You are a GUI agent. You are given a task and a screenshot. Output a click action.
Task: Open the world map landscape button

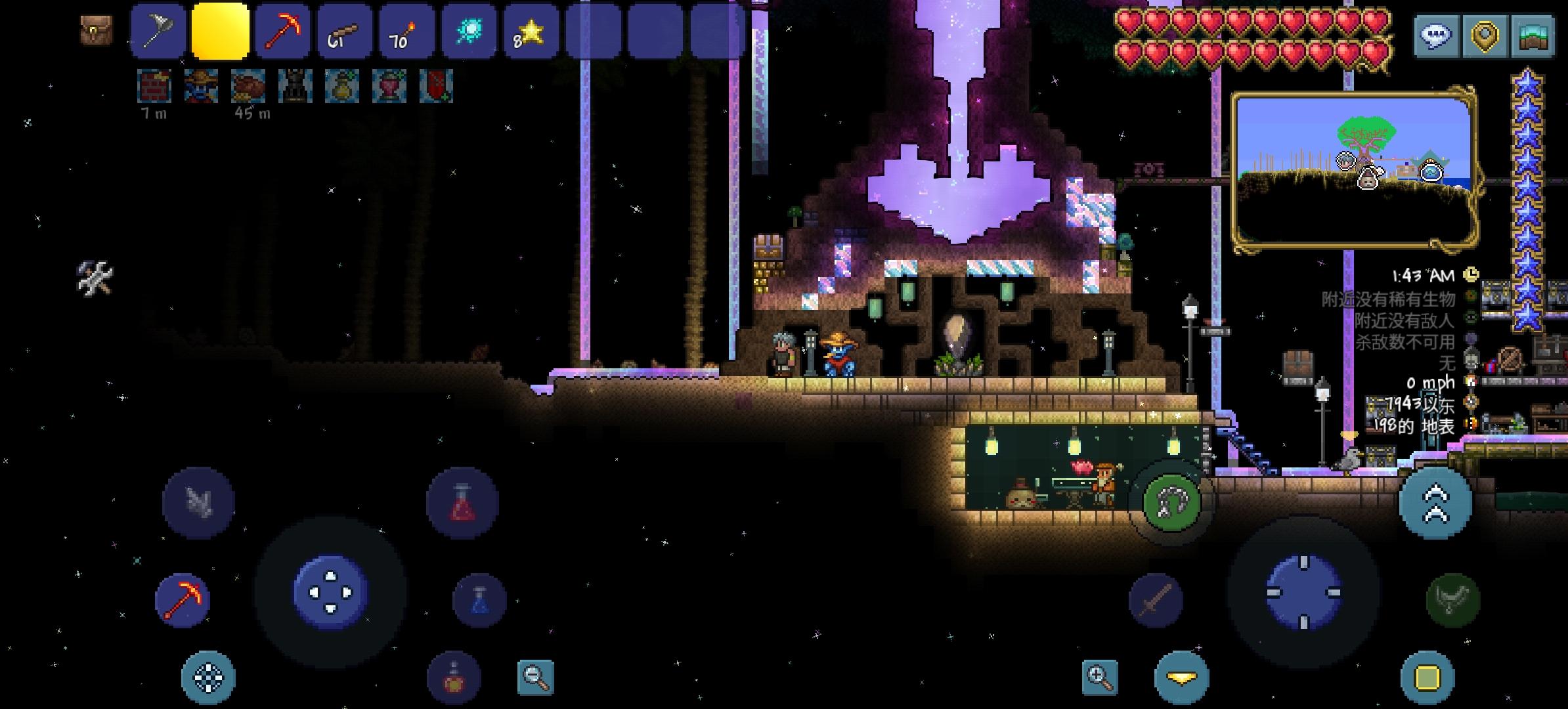1534,35
